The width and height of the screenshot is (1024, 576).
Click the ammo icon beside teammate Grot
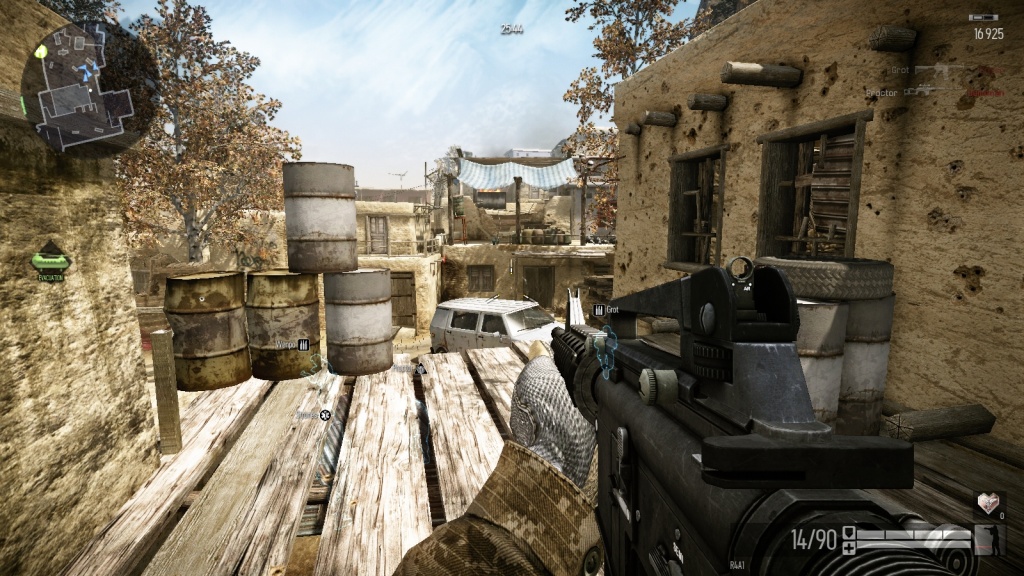599,310
